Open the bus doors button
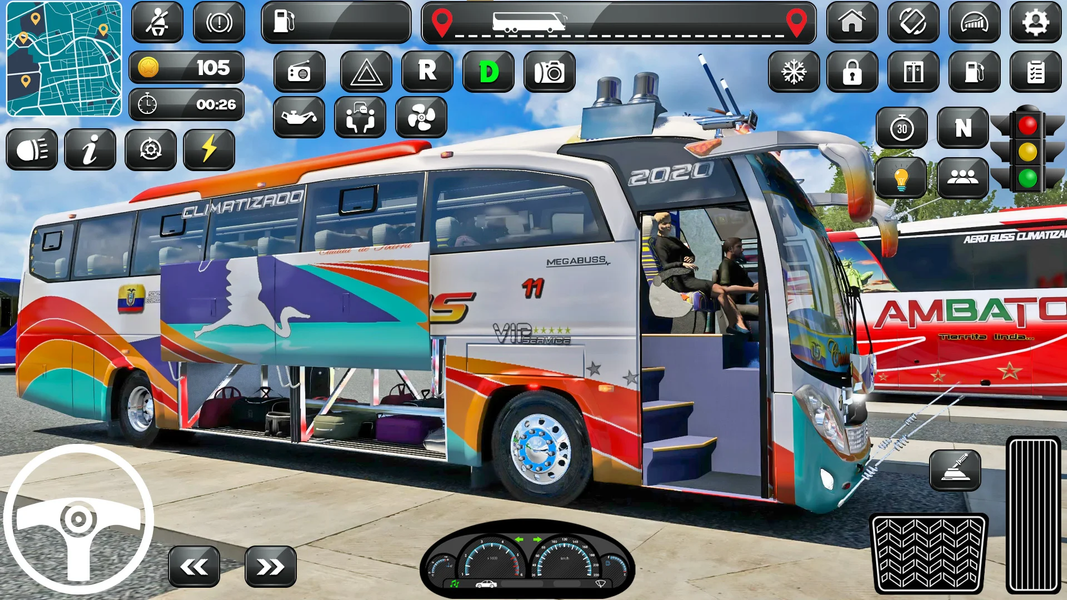Viewport: 1067px width, 600px height. point(913,72)
